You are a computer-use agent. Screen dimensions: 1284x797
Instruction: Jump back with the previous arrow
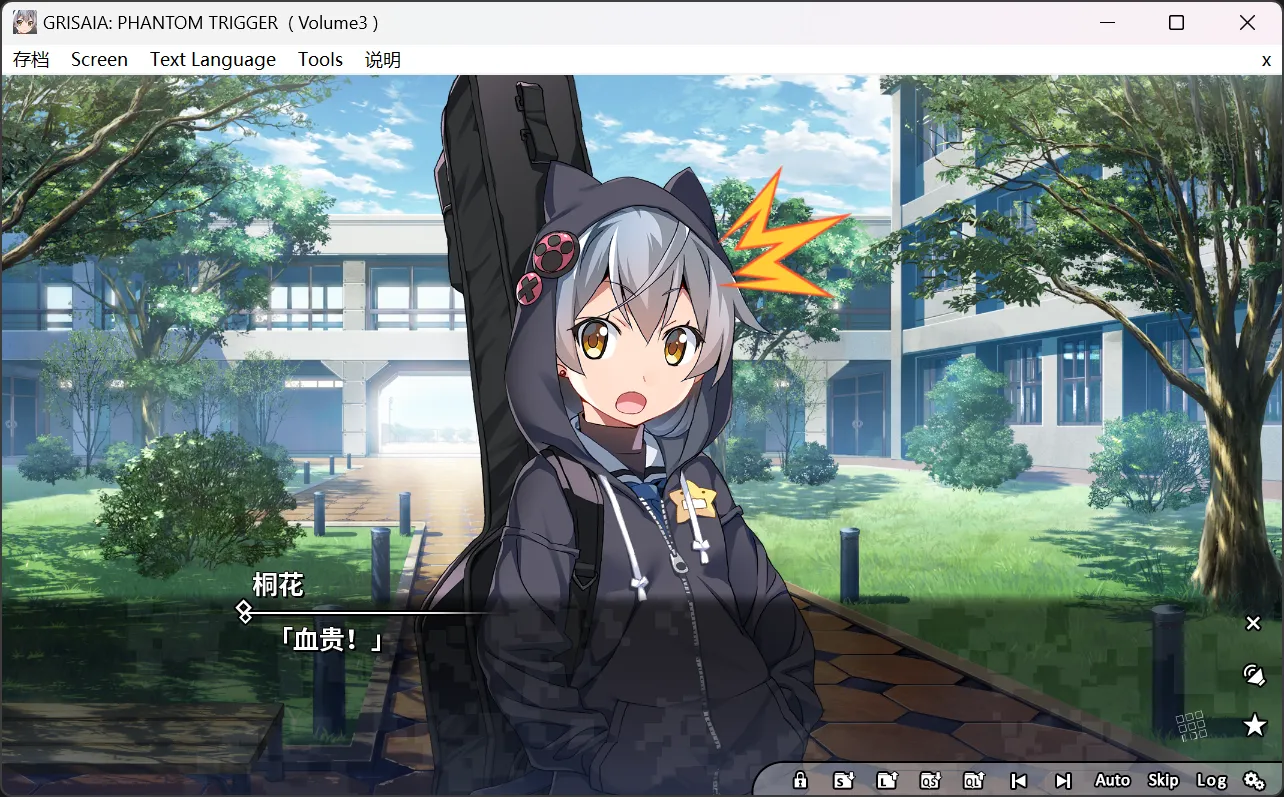1017,780
